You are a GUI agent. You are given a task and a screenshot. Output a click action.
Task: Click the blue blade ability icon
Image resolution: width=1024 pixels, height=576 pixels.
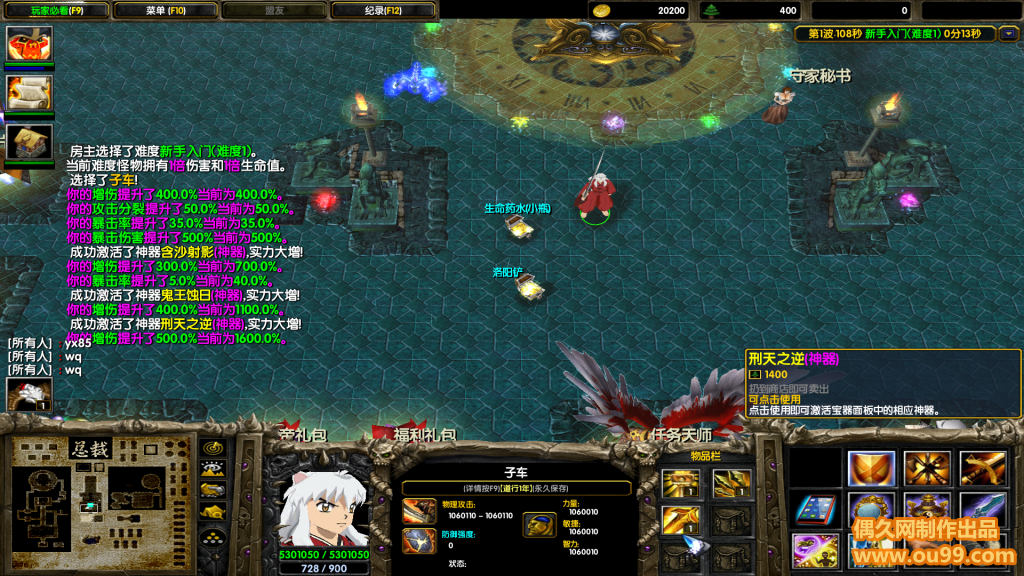click(x=983, y=509)
